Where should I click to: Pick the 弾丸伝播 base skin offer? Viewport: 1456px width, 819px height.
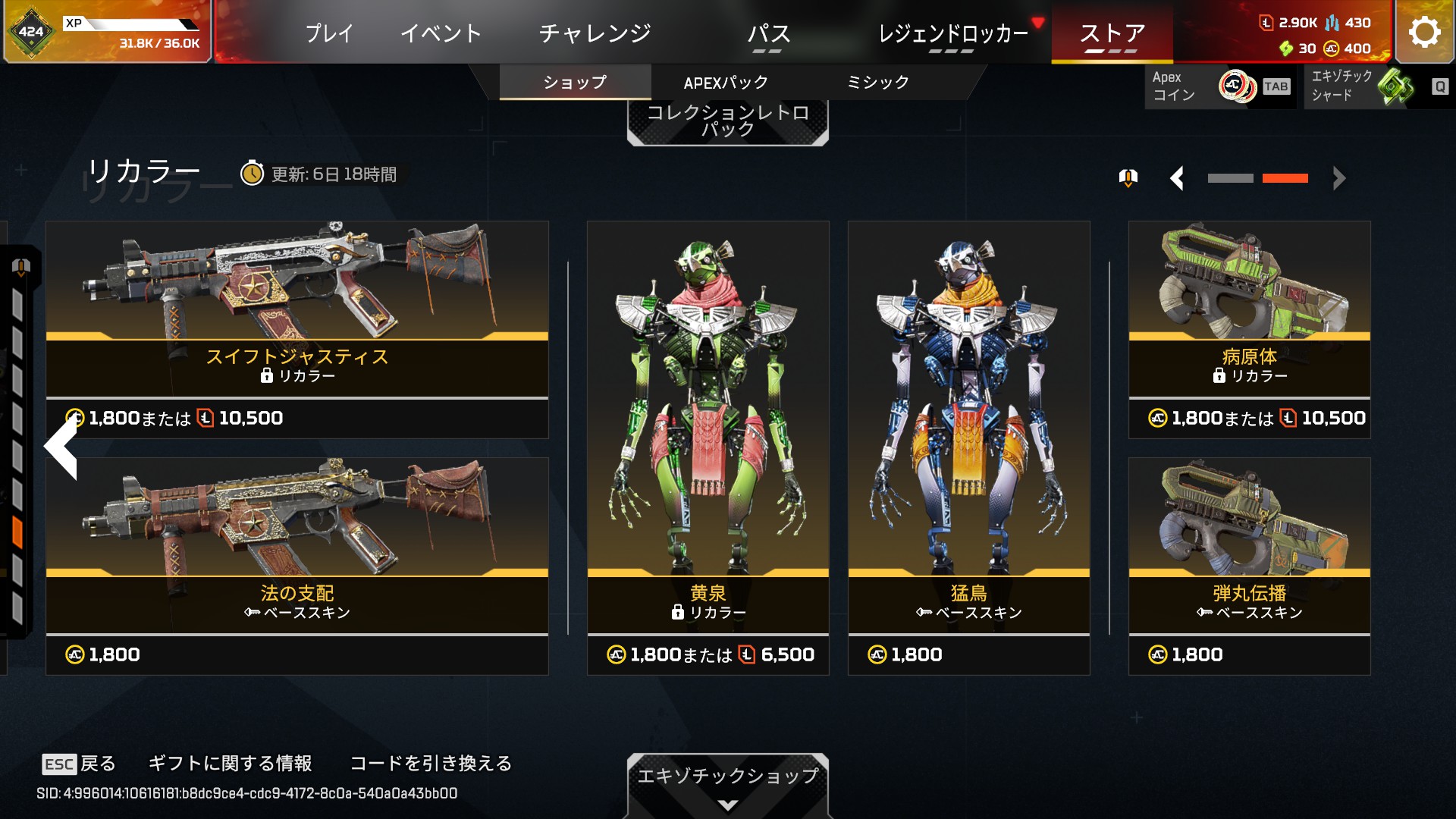point(1249,566)
